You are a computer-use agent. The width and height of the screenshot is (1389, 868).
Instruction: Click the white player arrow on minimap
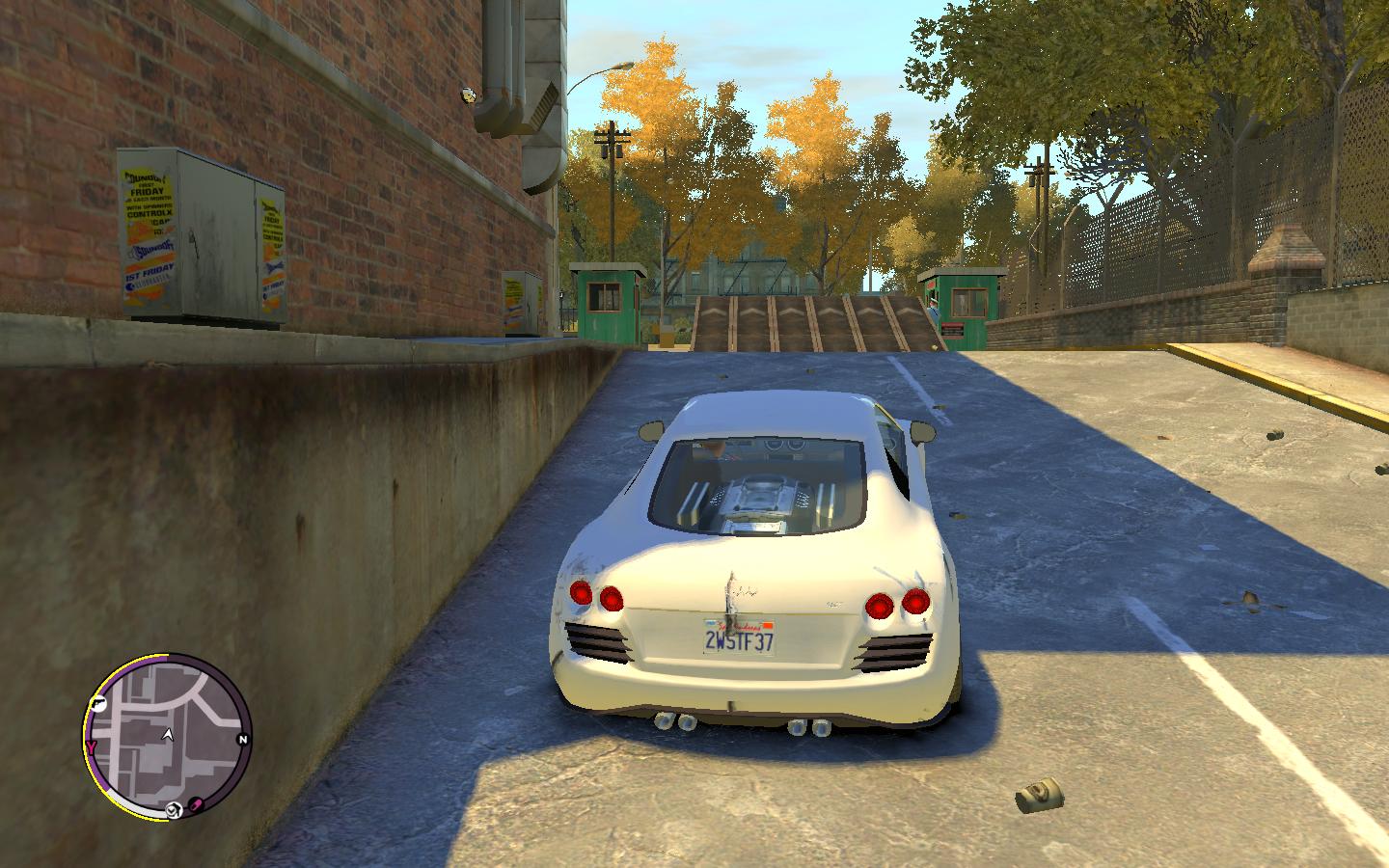(168, 735)
